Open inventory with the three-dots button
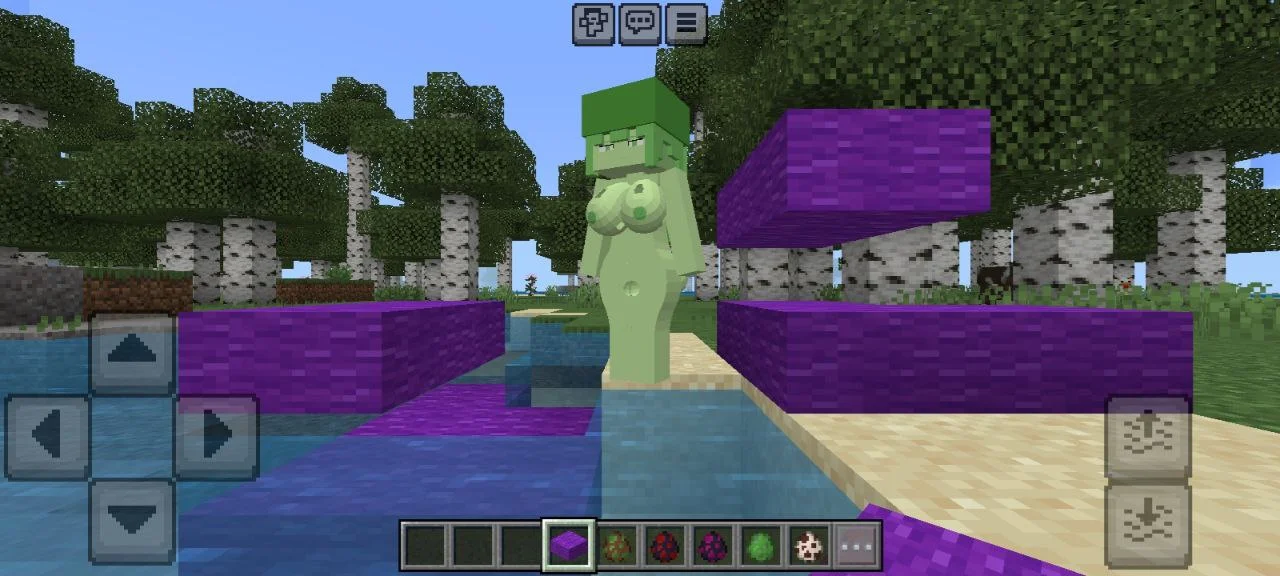 pos(857,546)
